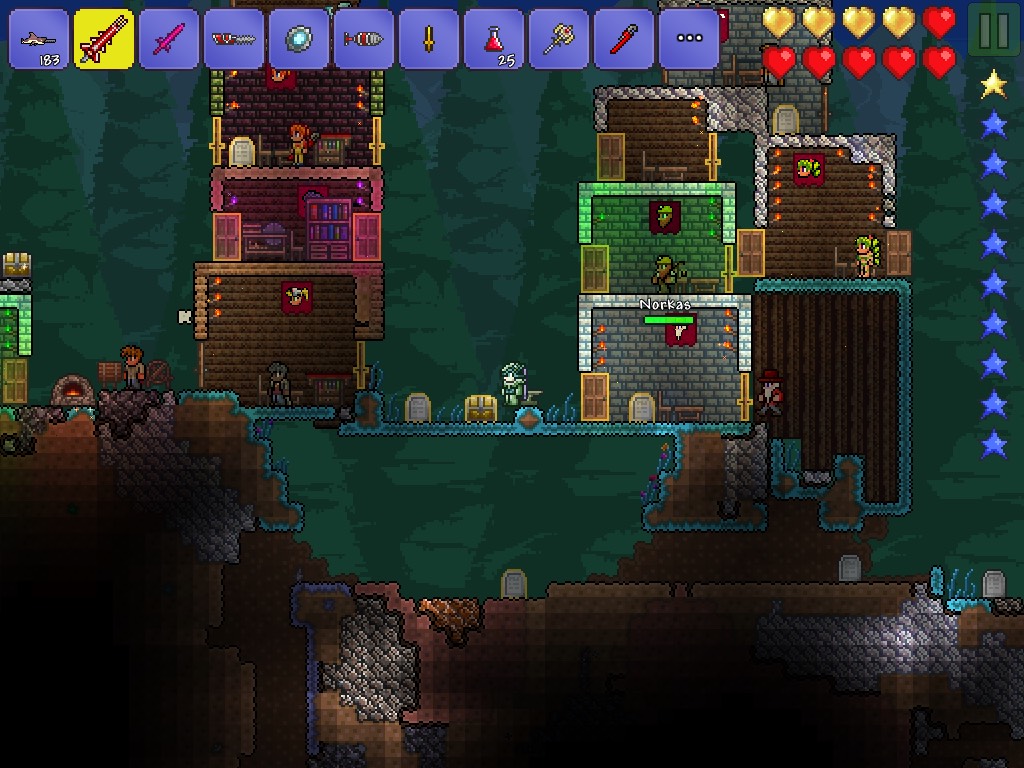The height and width of the screenshot is (768, 1024).
Task: Open inventory with the three-dots button
Action: pos(689,39)
